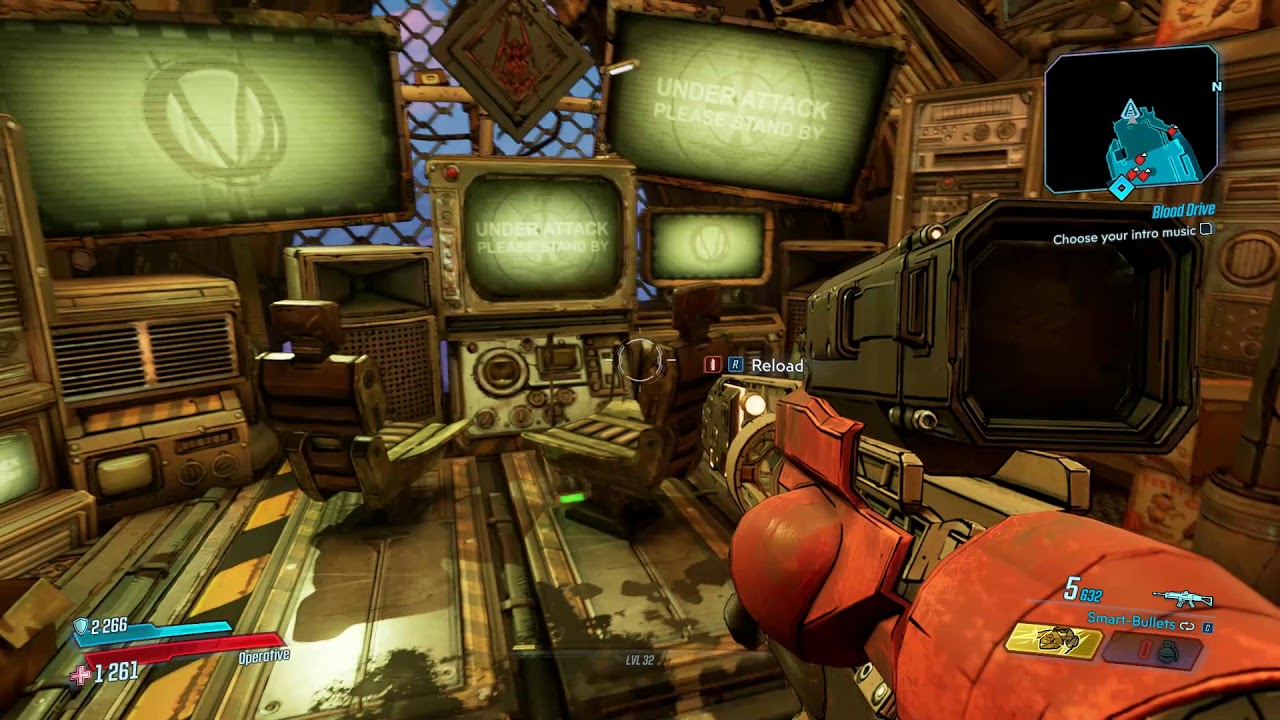Click the R keybind icon in the Reload prompt
The height and width of the screenshot is (720, 1280).
click(736, 364)
